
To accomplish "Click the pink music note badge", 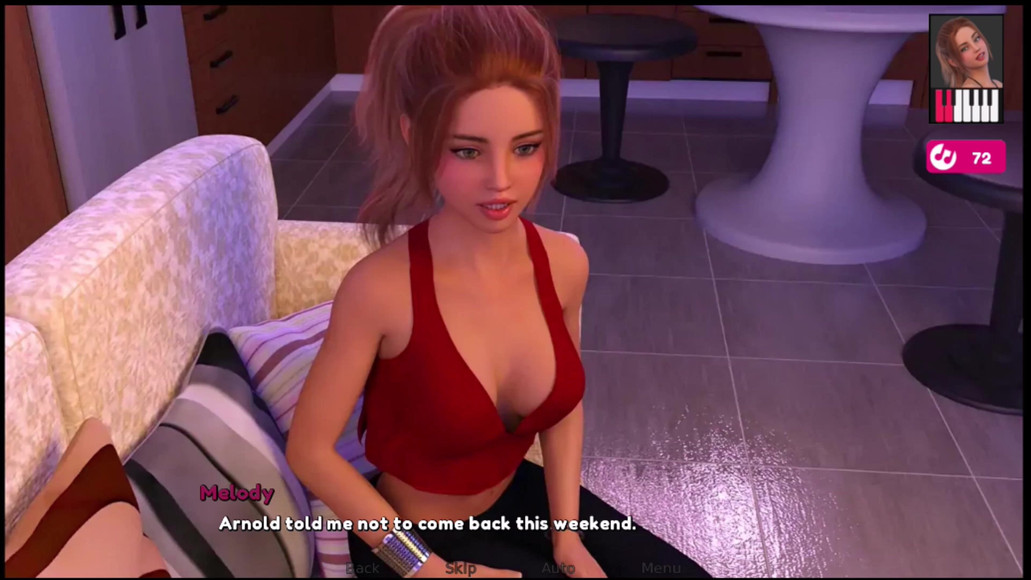I will 964,157.
